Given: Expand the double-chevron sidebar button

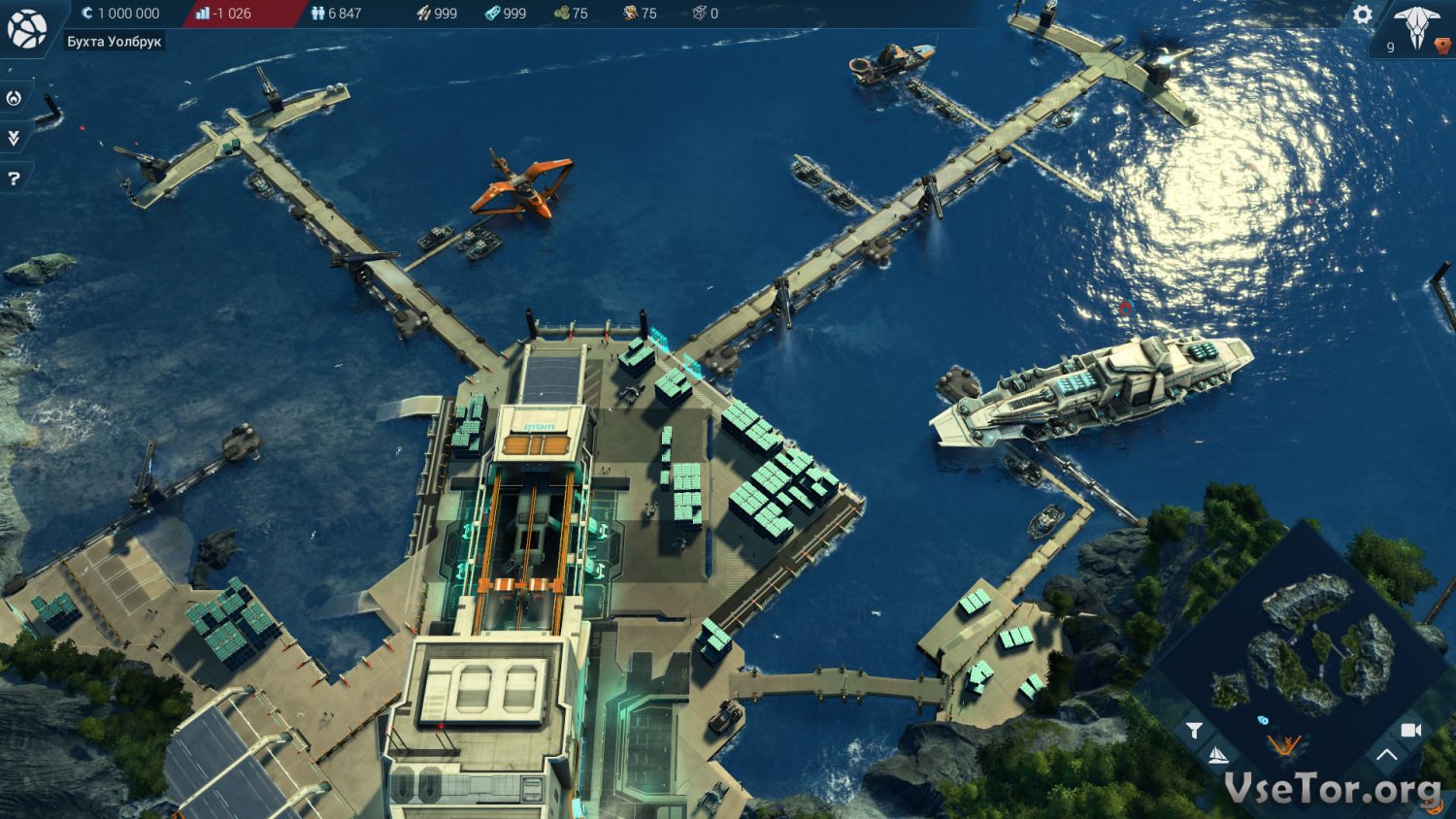Looking at the screenshot, I should pyautogui.click(x=14, y=139).
